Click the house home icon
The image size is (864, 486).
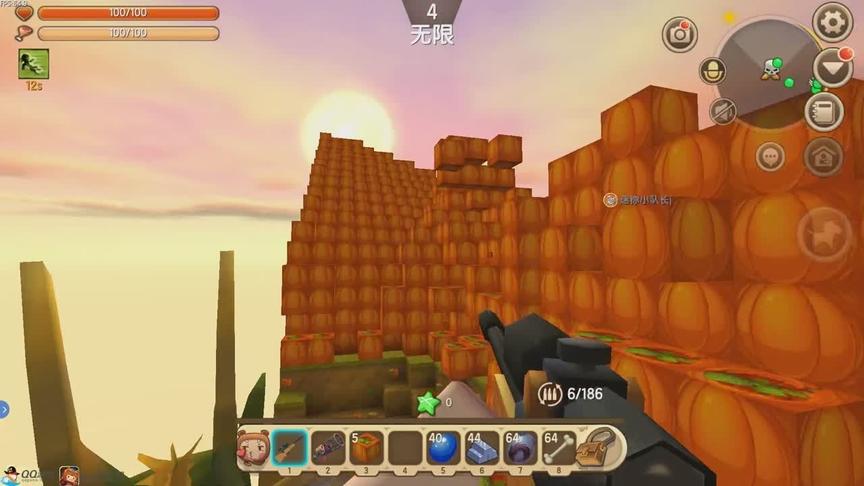pos(823,156)
